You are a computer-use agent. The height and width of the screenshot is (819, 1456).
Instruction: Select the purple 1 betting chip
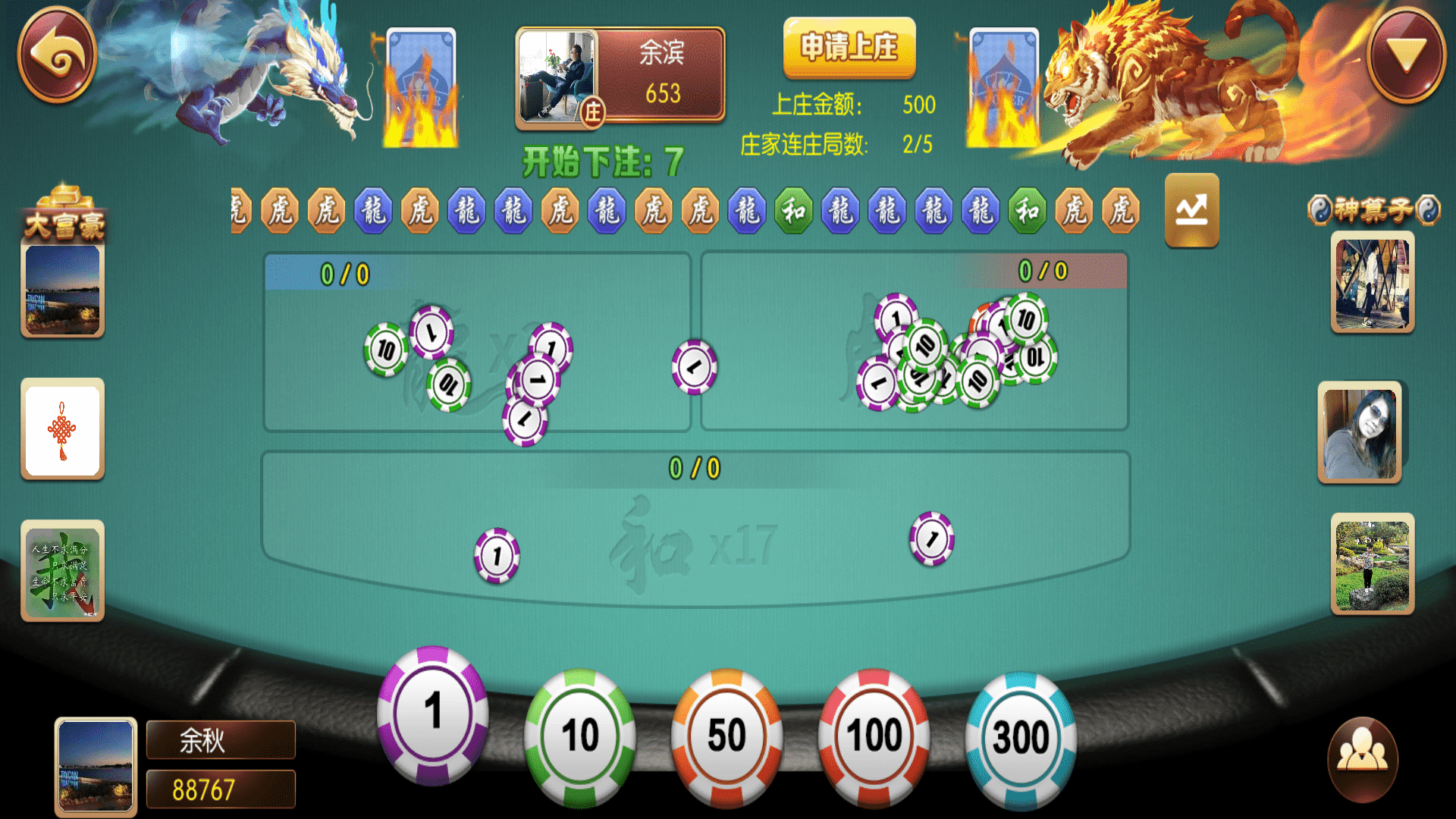pyautogui.click(x=433, y=714)
